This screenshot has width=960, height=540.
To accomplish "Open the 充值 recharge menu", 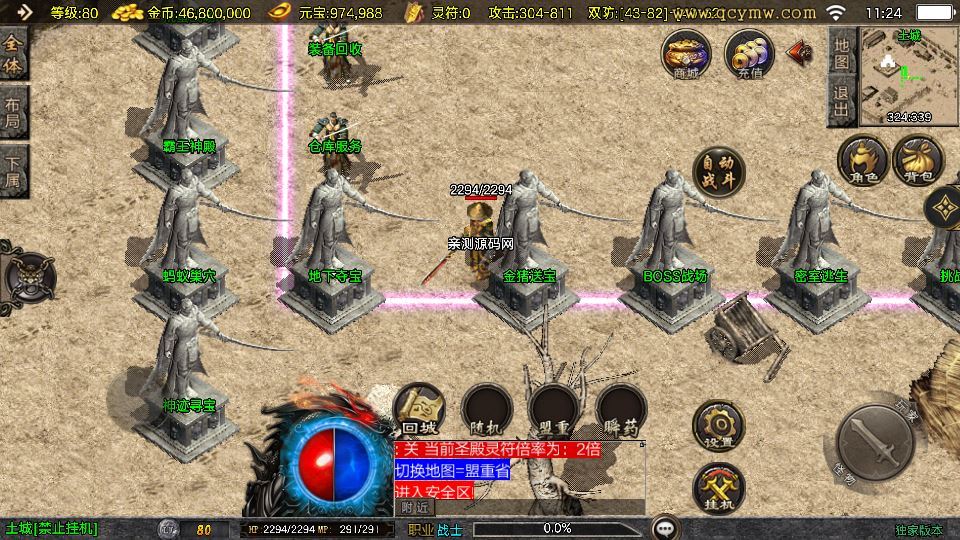I will (x=750, y=53).
